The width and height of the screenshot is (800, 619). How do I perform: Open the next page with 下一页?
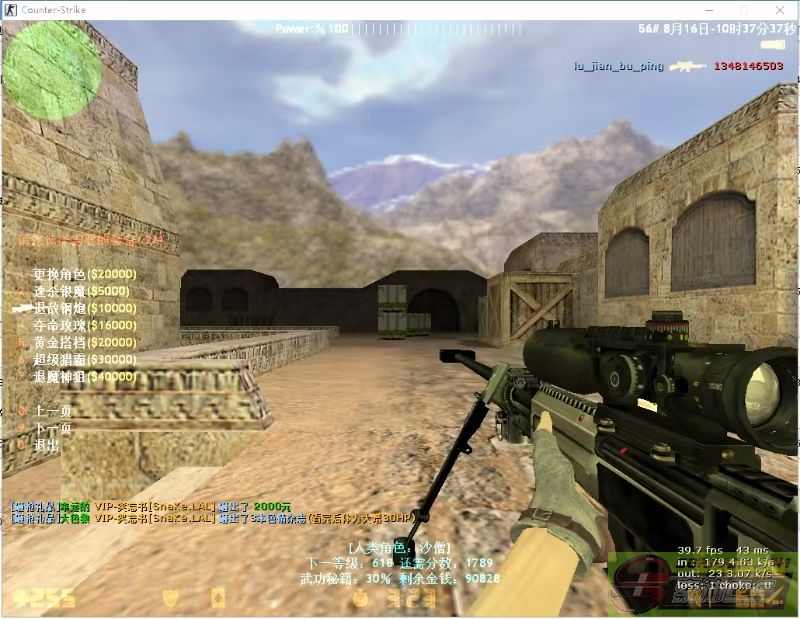(x=52, y=428)
